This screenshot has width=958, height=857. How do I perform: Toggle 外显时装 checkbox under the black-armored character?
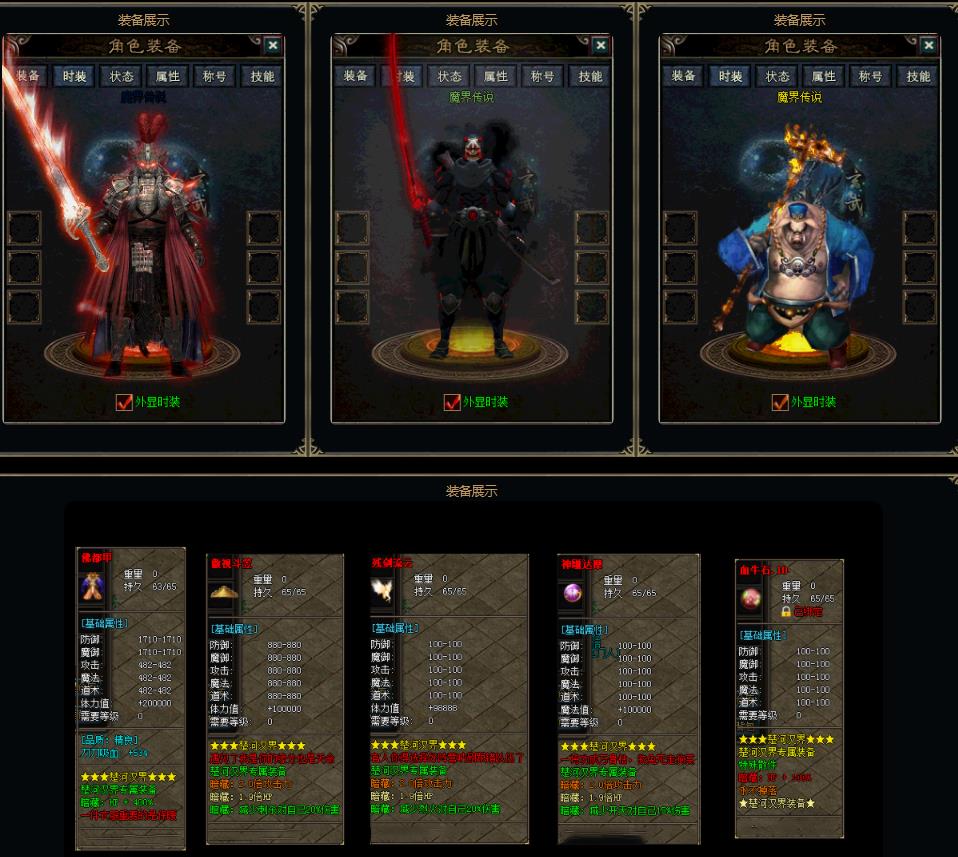[x=453, y=402]
